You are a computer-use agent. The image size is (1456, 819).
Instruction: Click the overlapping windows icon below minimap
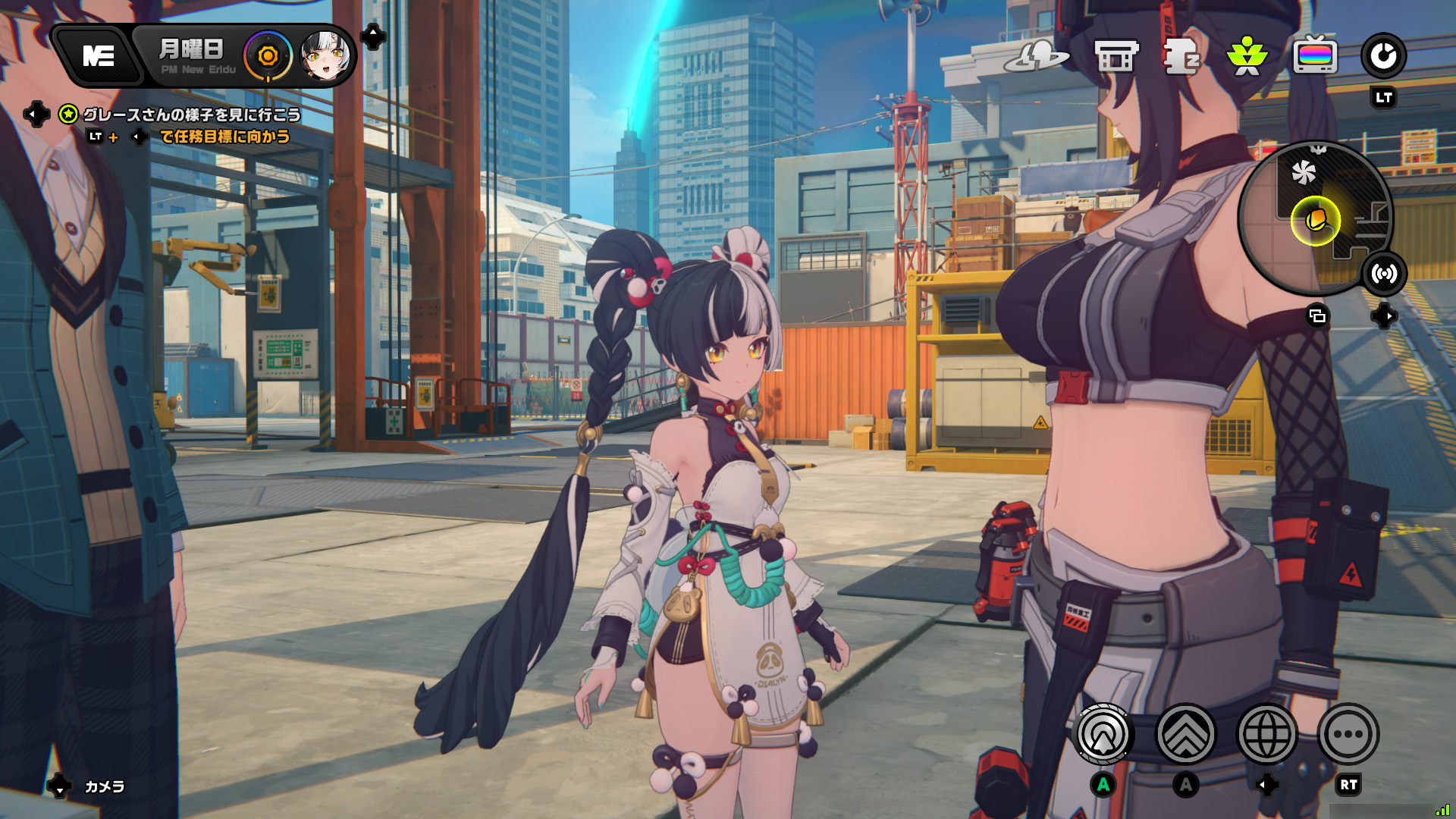[1318, 316]
